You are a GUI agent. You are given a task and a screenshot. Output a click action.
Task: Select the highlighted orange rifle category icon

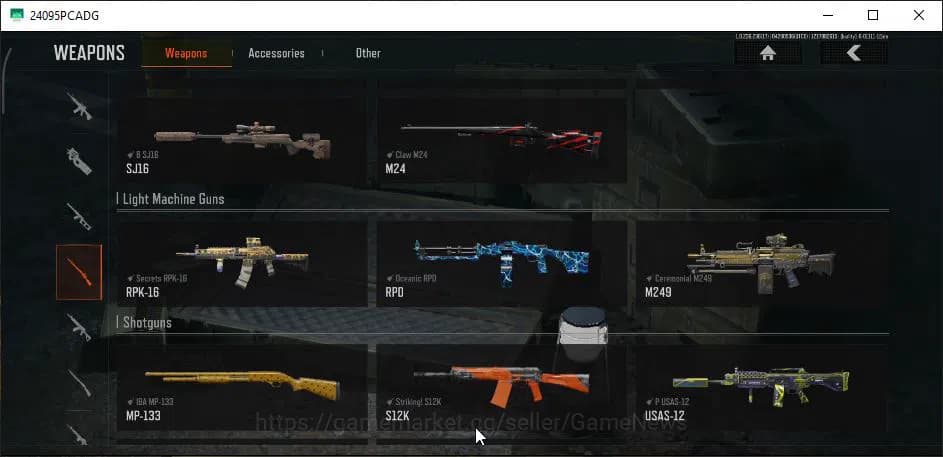79,272
